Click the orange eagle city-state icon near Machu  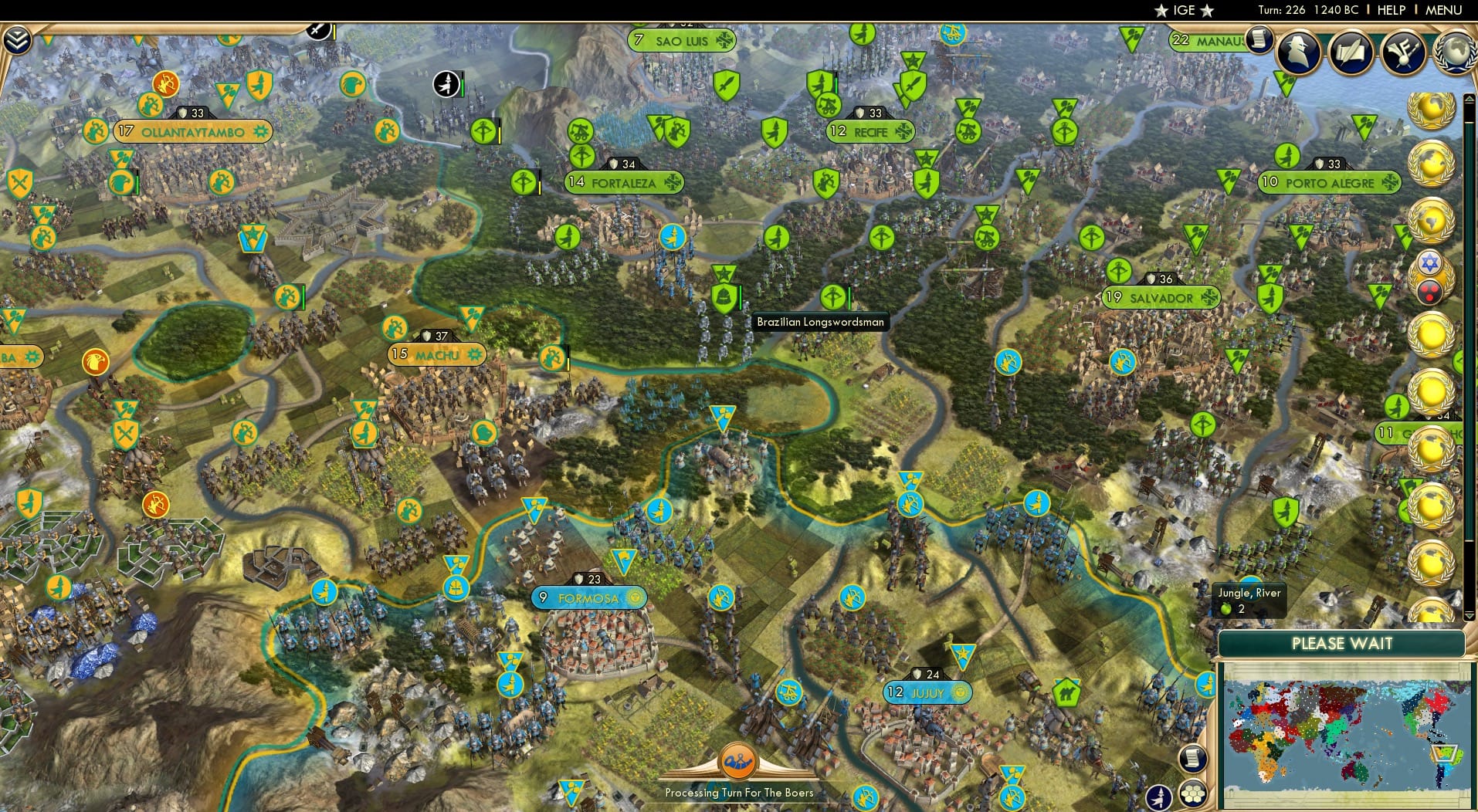97,361
